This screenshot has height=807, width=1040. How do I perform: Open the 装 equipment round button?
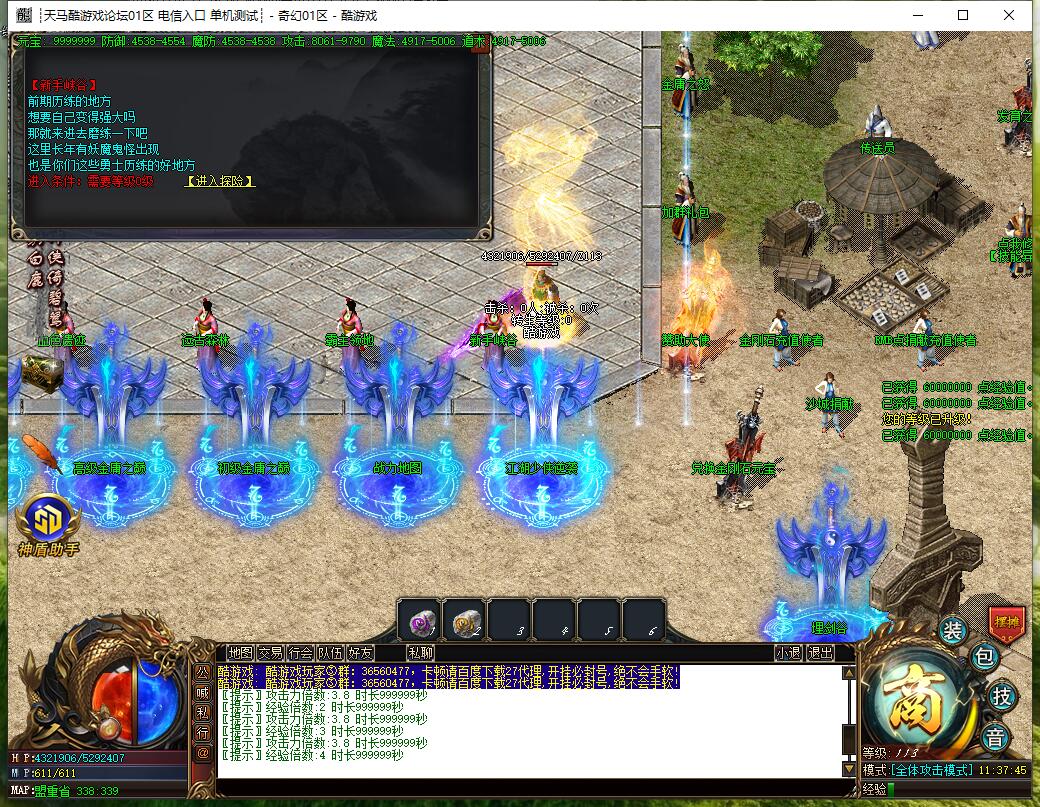point(953,630)
